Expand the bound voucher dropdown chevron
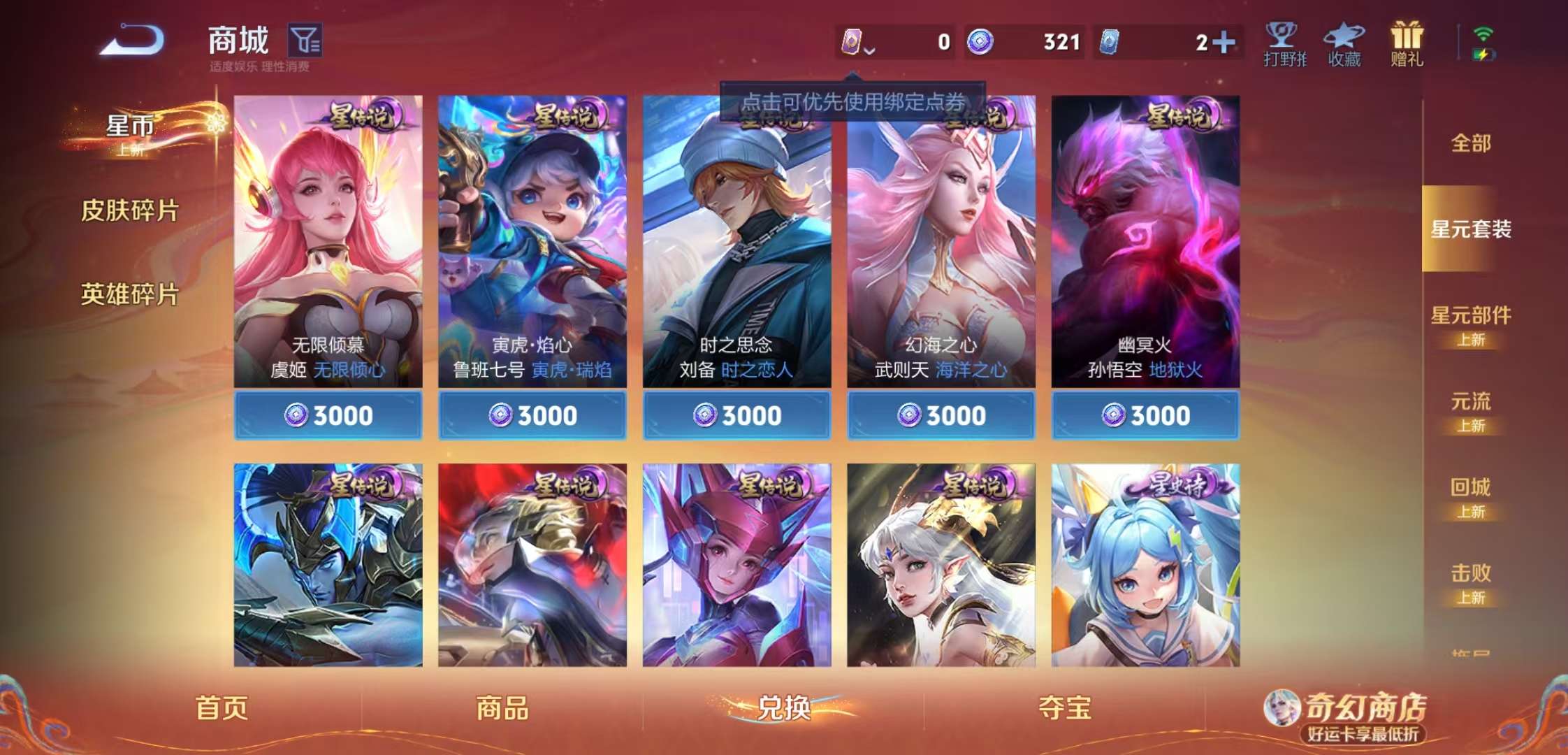This screenshot has height=755, width=1568. tap(871, 49)
